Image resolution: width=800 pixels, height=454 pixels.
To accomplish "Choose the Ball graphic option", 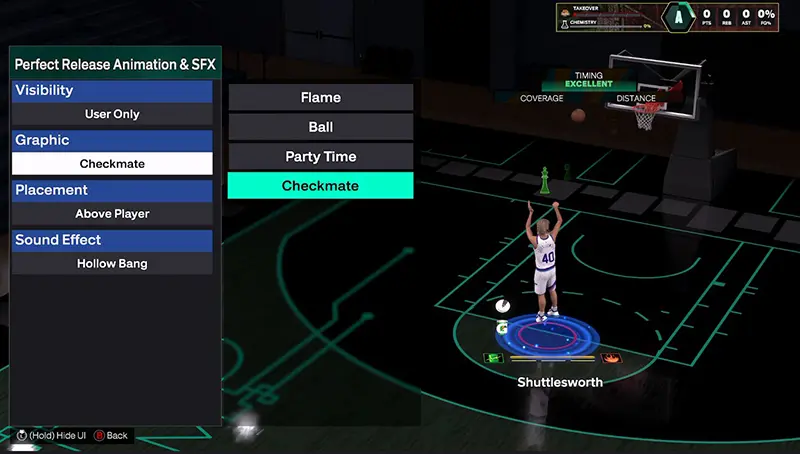I will tap(320, 127).
